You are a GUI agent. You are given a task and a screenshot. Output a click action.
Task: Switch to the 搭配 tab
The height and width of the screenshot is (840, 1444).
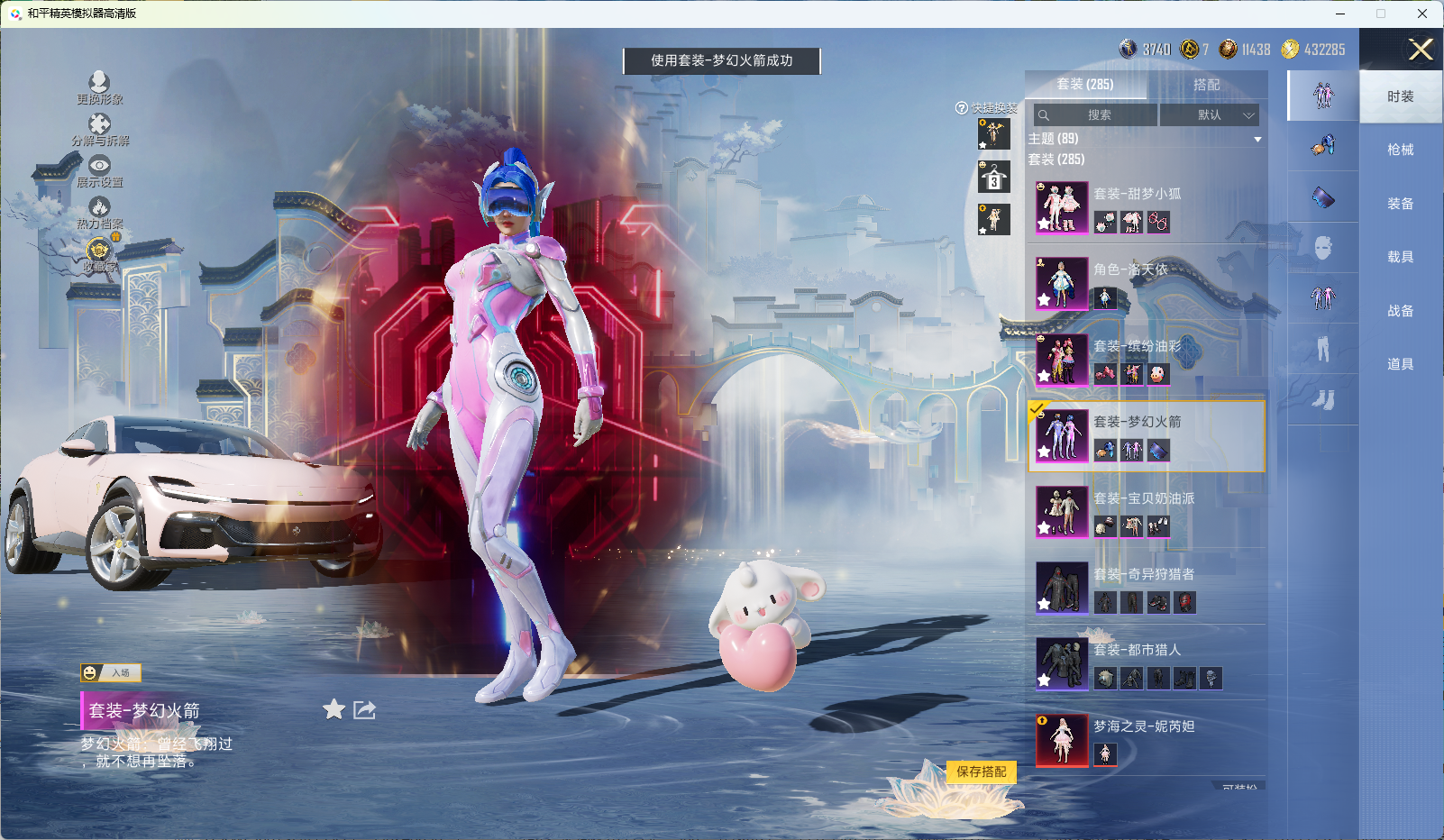tap(1206, 85)
